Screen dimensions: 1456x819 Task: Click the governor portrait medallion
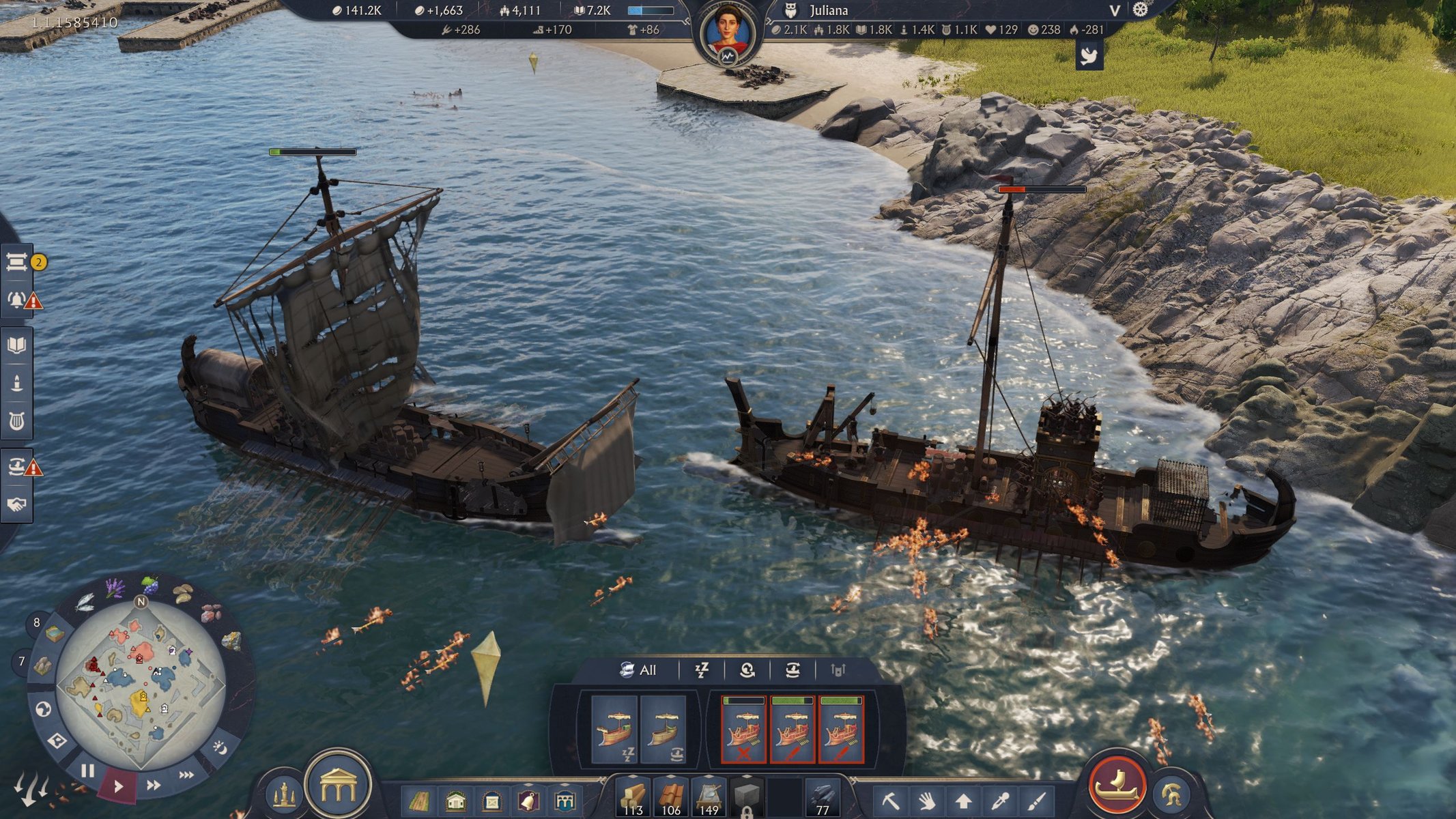tap(728, 34)
